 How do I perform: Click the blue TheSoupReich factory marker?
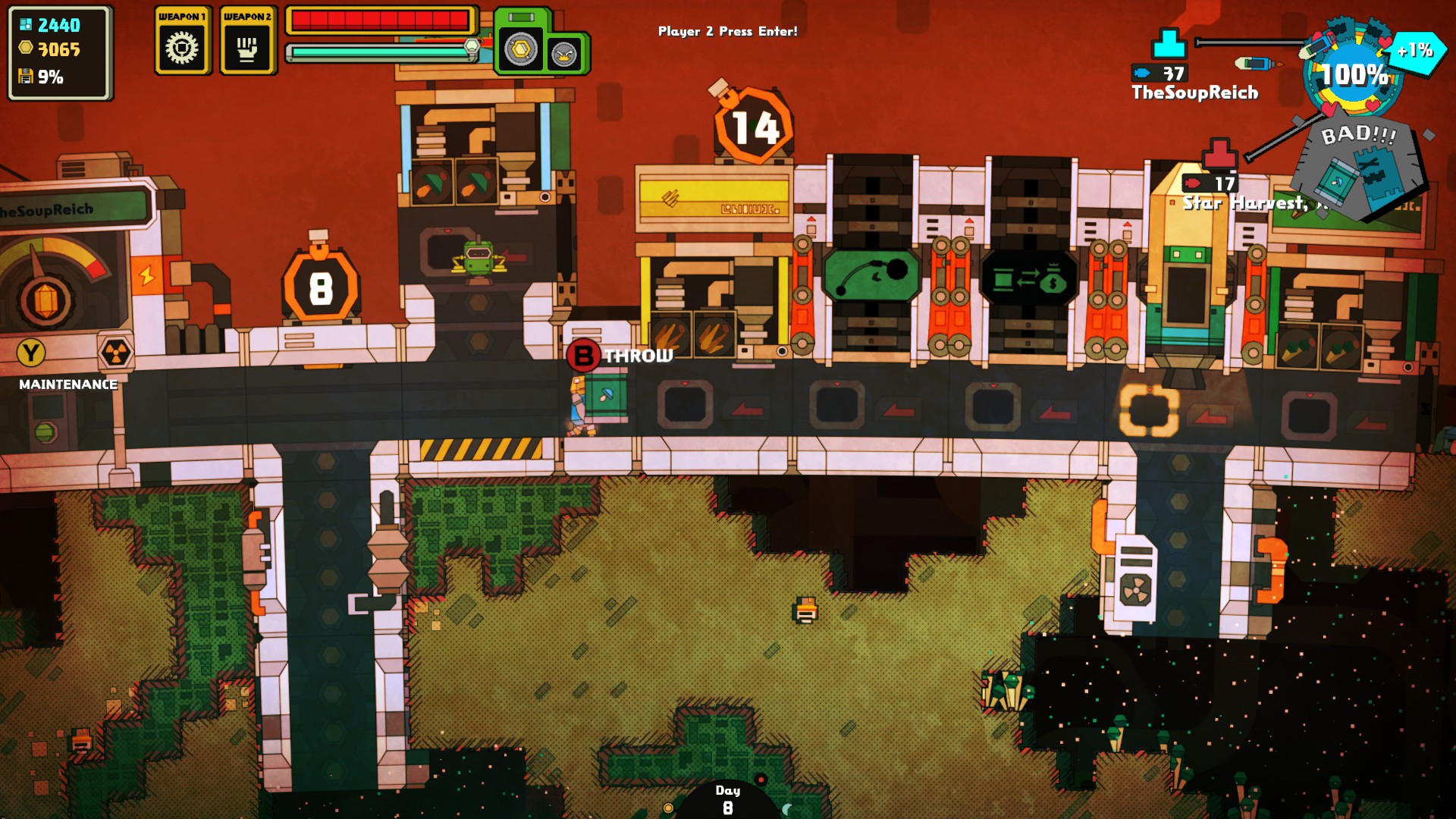1169,44
